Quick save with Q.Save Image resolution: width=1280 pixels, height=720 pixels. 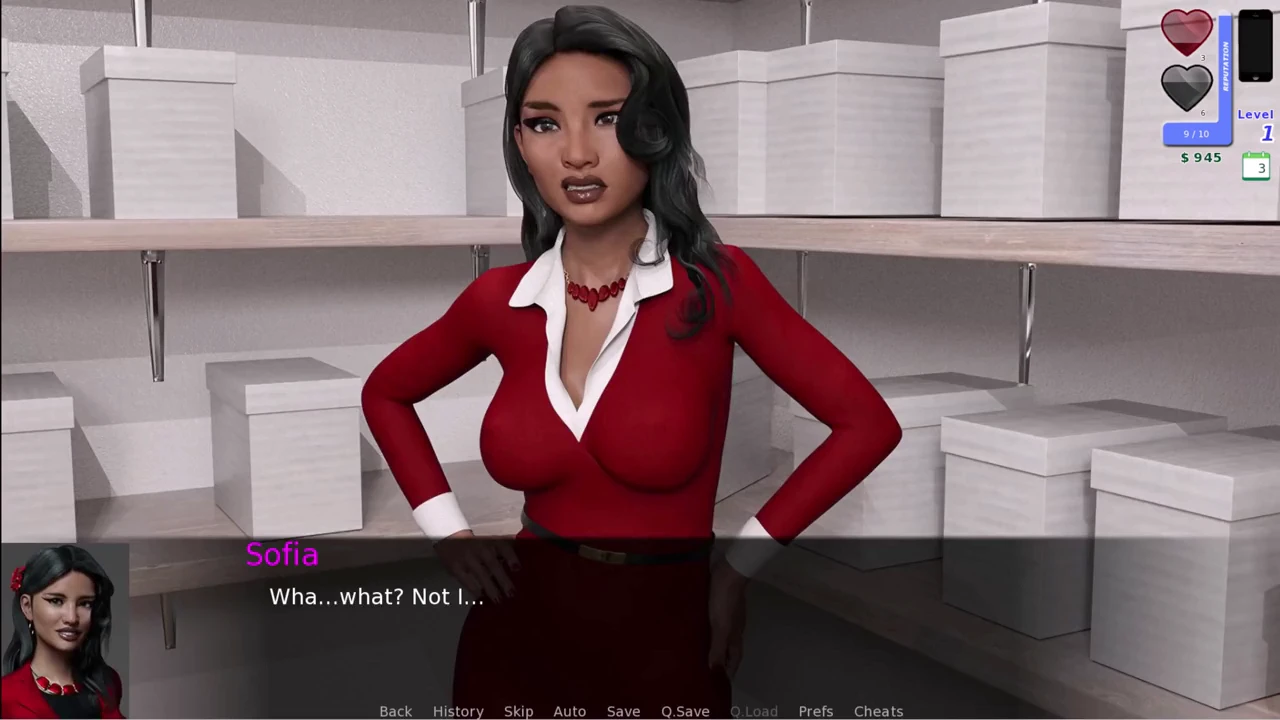685,711
